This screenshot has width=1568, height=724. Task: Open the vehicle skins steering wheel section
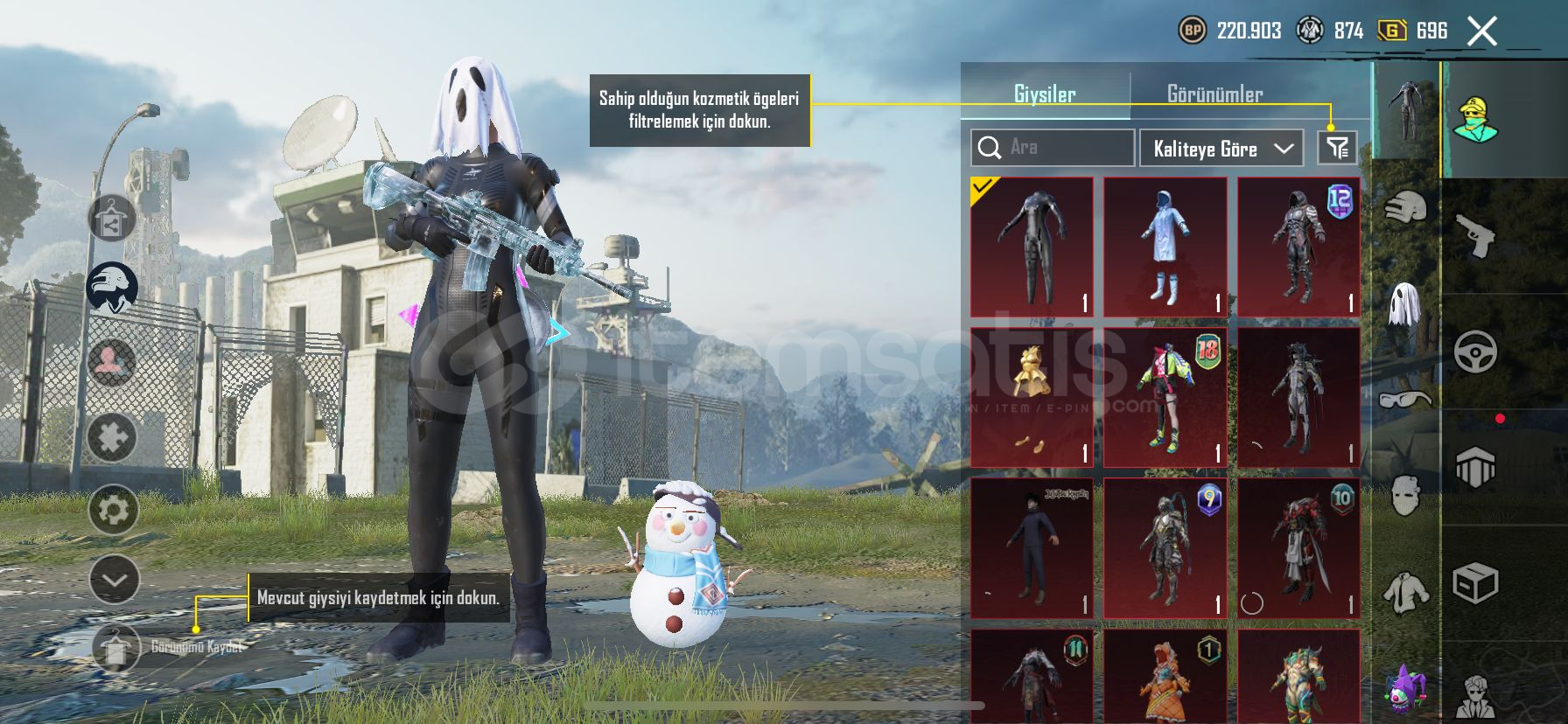pyautogui.click(x=1476, y=352)
